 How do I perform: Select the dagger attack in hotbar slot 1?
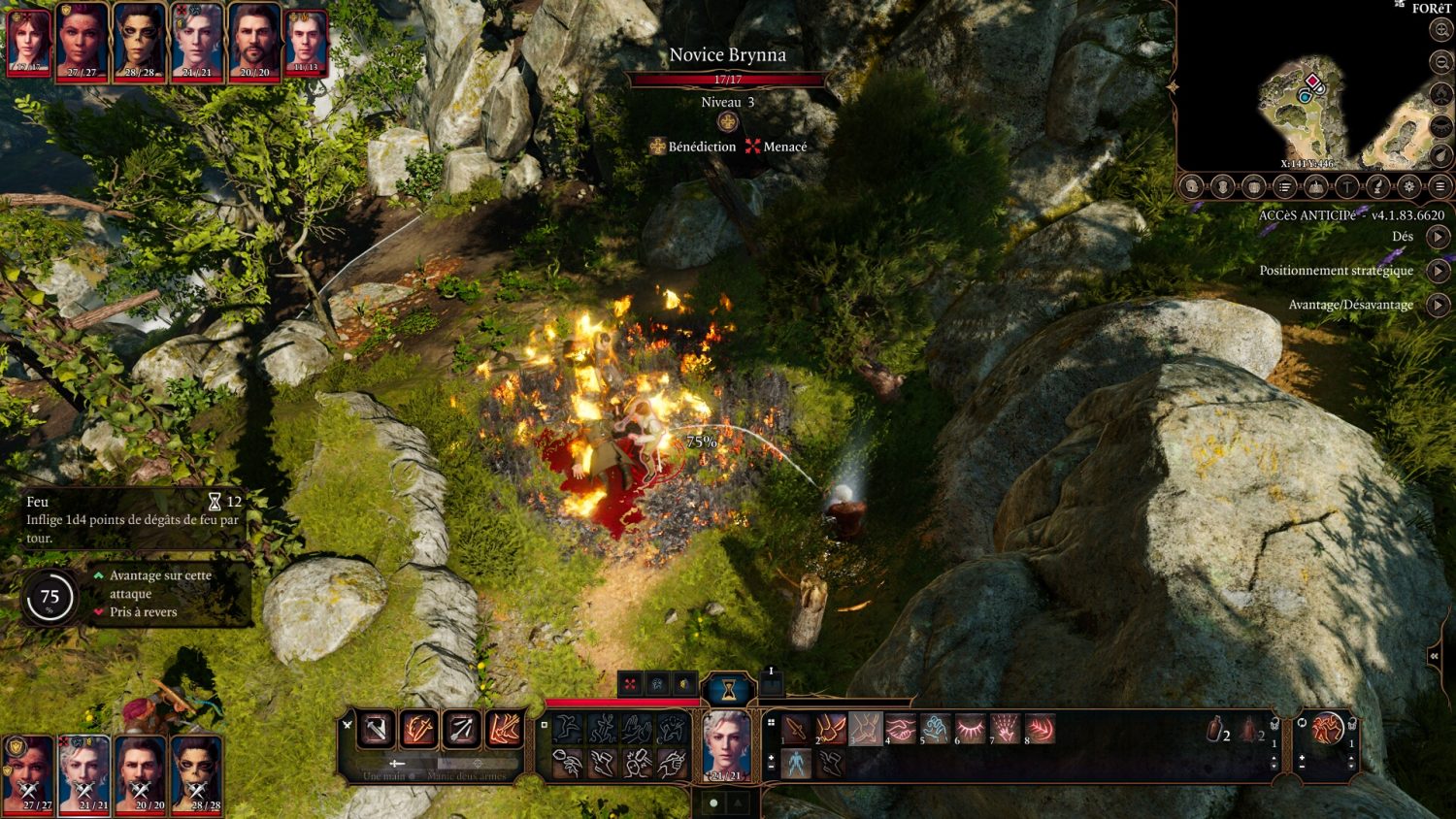(x=796, y=728)
